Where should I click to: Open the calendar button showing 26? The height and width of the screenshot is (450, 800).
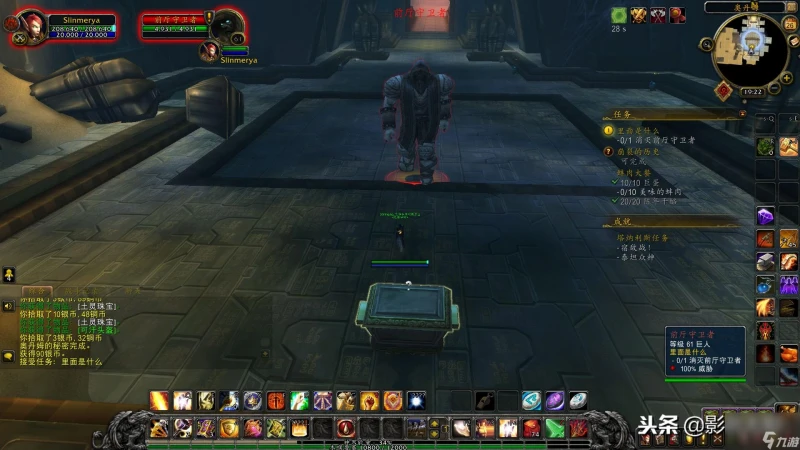click(778, 24)
